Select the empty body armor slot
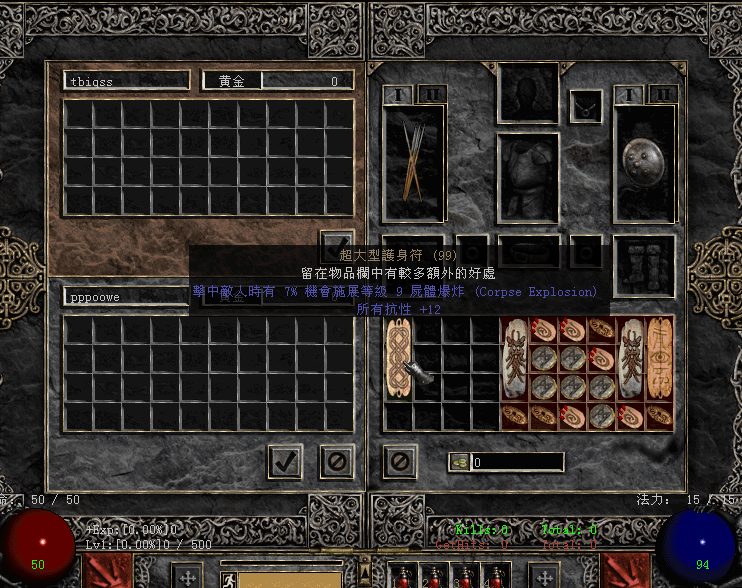The height and width of the screenshot is (588, 742). pos(528,177)
